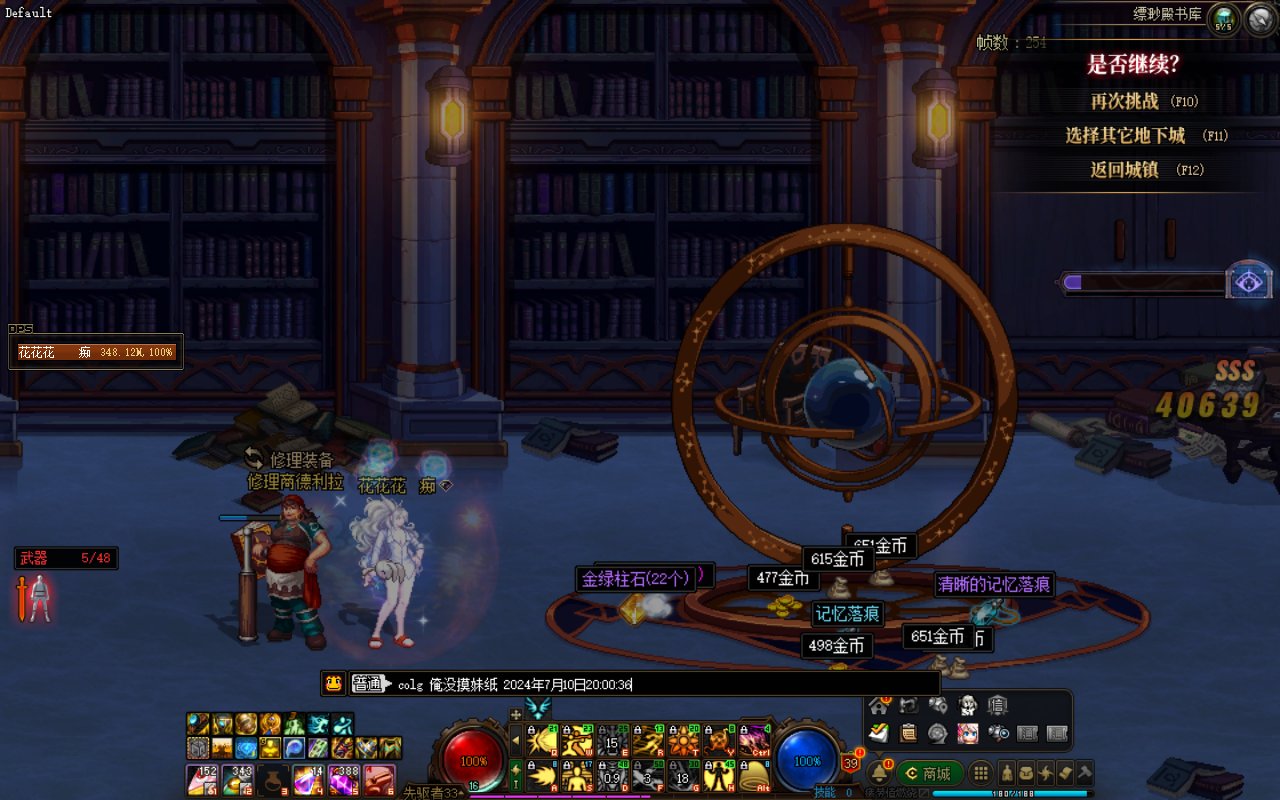Activate the skill bound to Ctrl
The height and width of the screenshot is (800, 1280).
[x=753, y=741]
